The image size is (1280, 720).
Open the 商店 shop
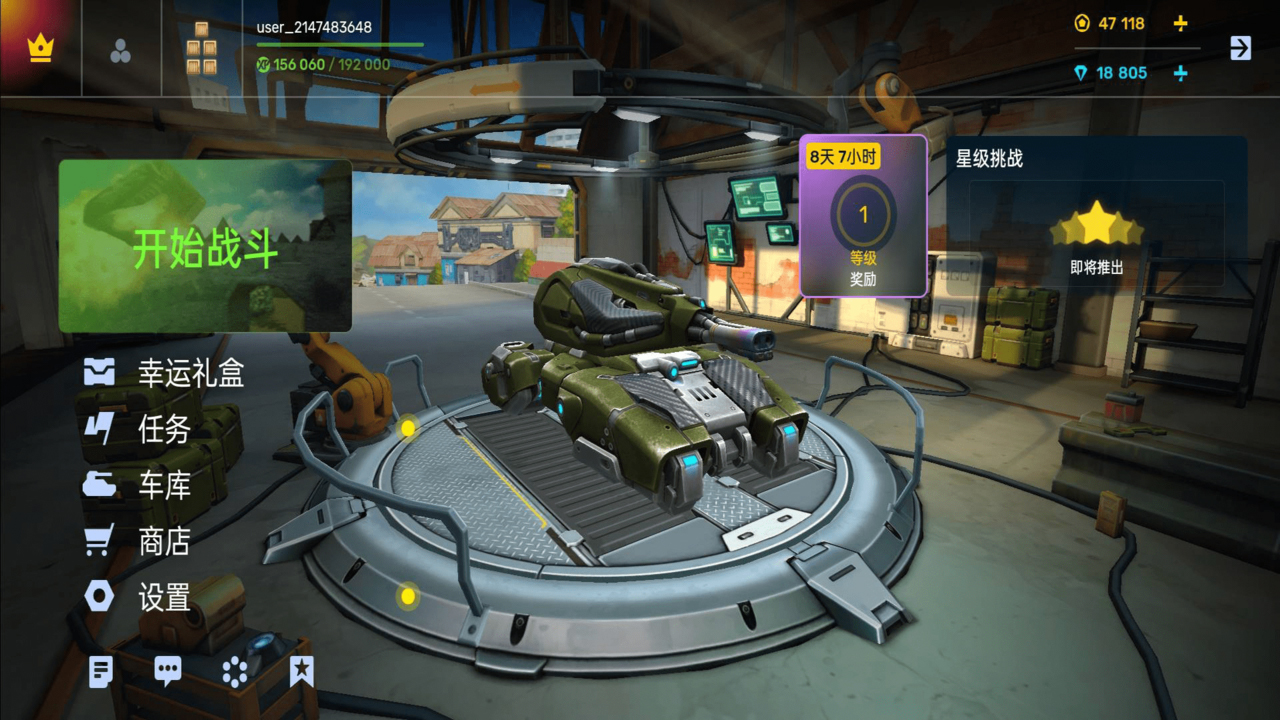[x=138, y=541]
